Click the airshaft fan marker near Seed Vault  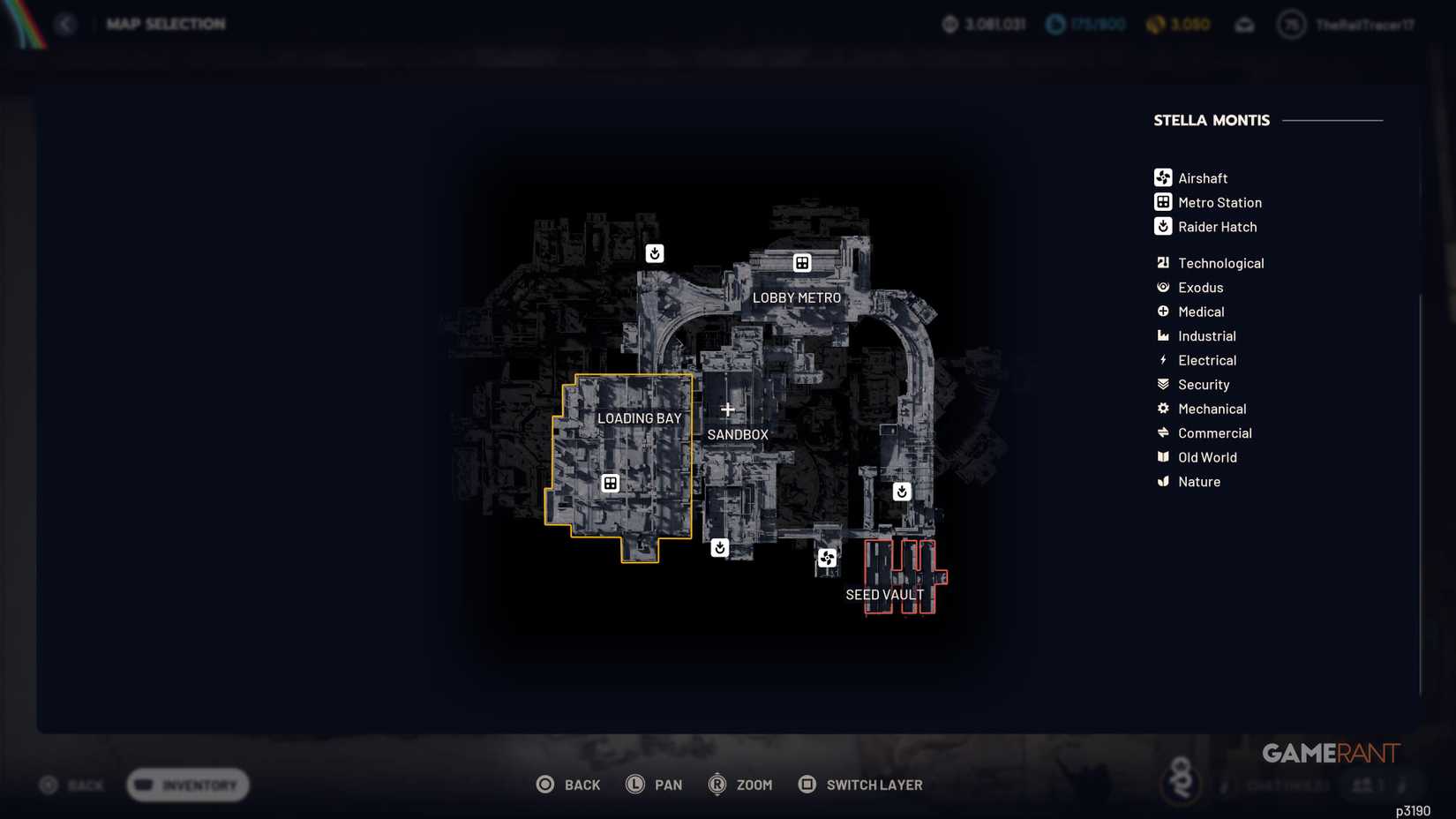click(827, 558)
